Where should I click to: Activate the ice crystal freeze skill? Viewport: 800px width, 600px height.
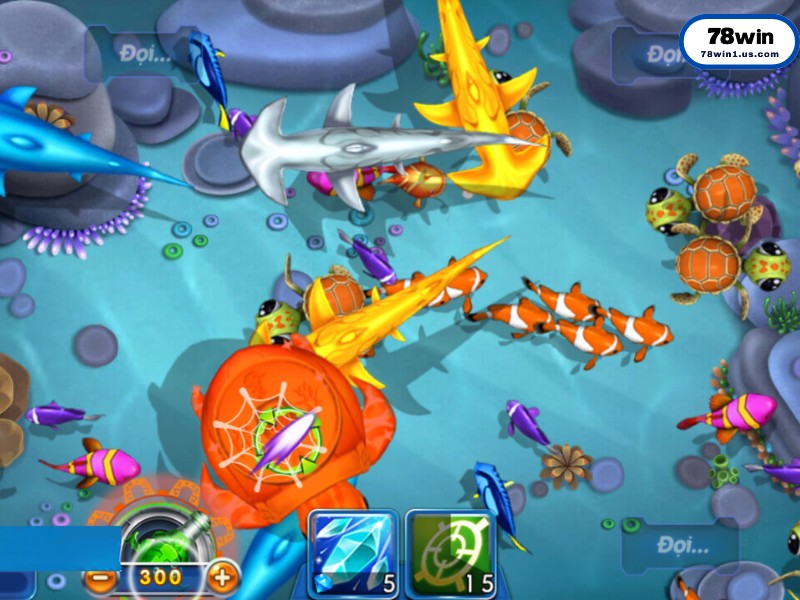352,553
